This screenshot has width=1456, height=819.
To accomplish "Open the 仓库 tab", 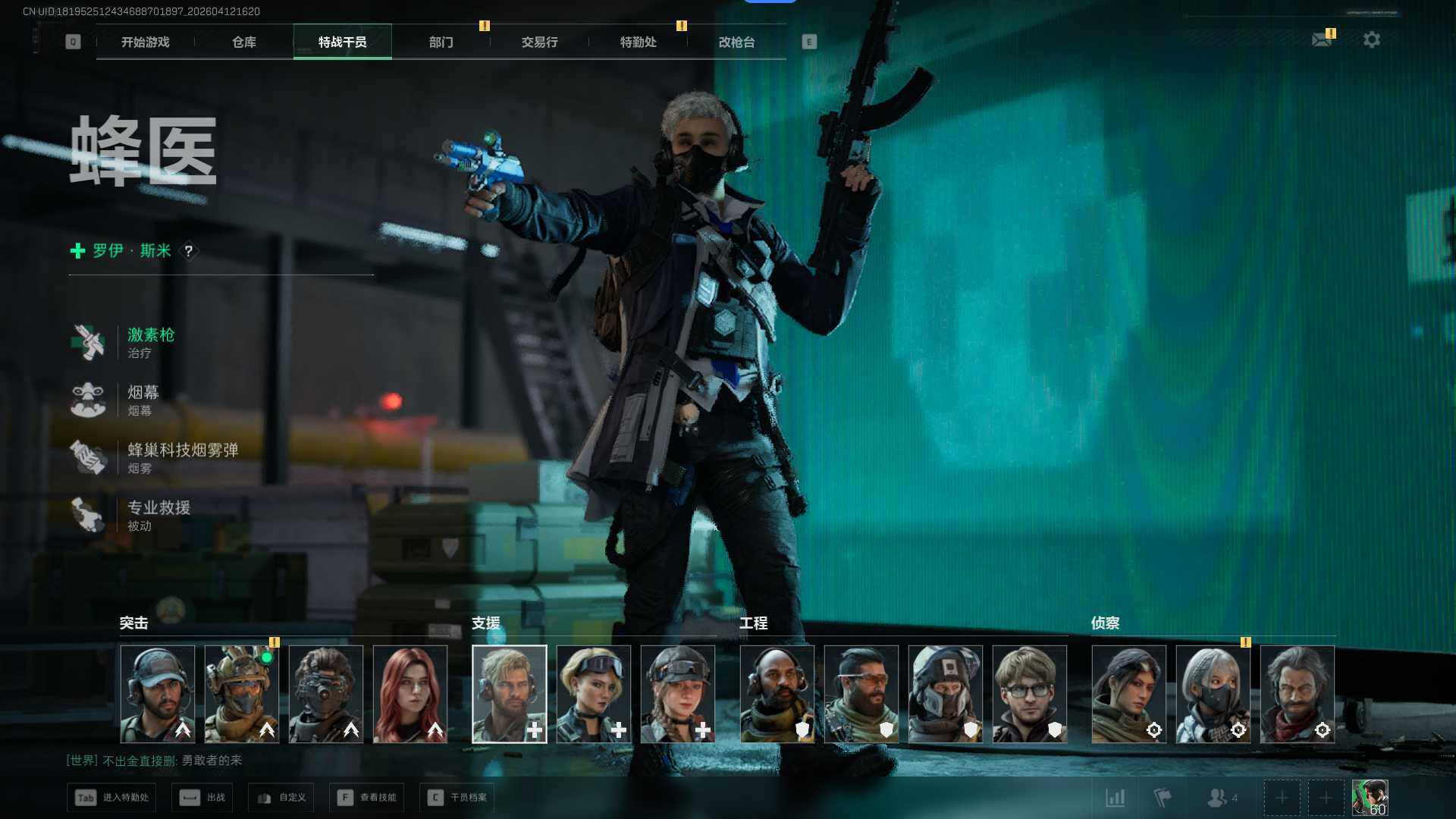I will tap(243, 42).
